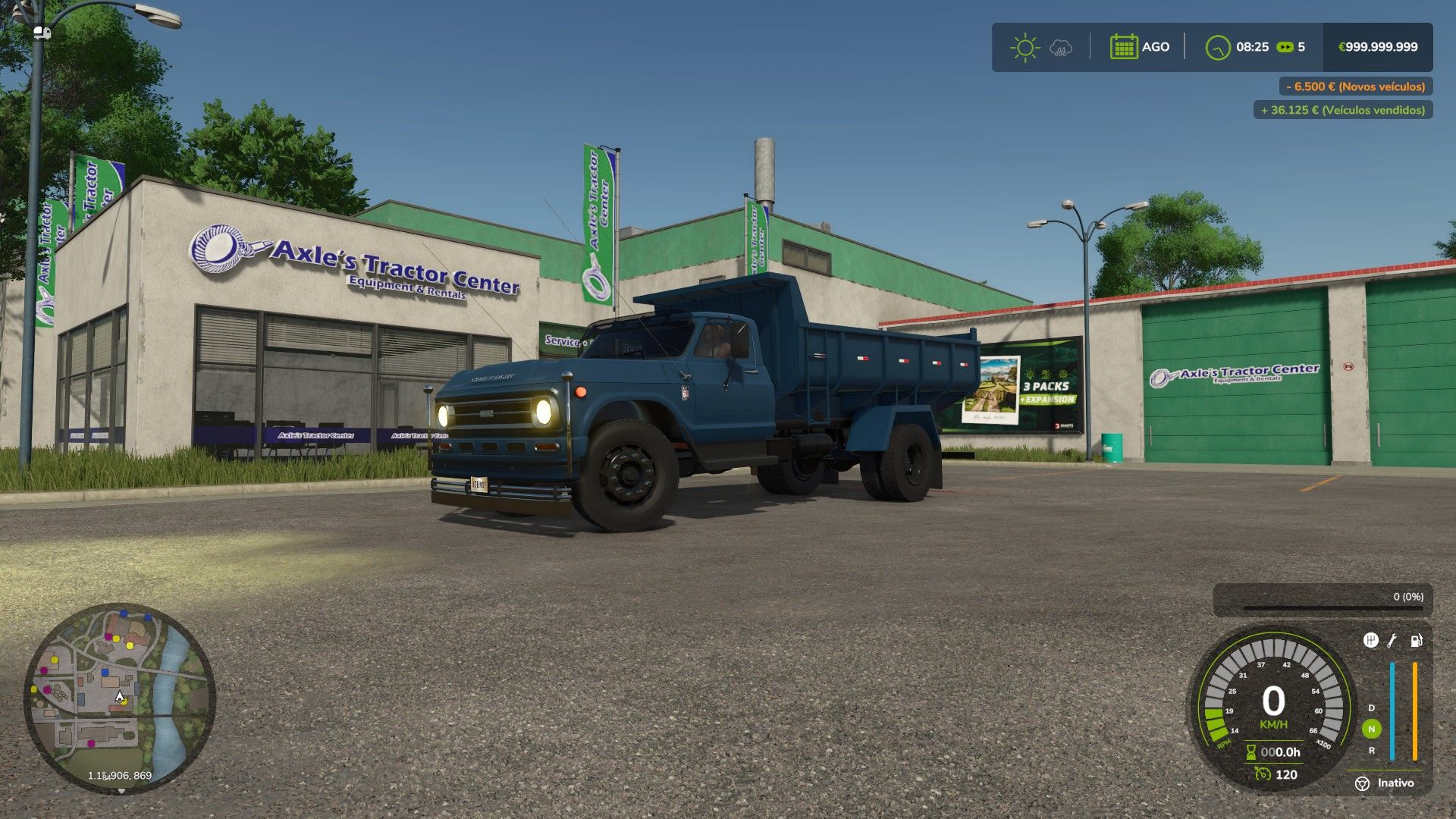Open the circular minimap
Image resolution: width=1456 pixels, height=819 pixels.
[120, 698]
